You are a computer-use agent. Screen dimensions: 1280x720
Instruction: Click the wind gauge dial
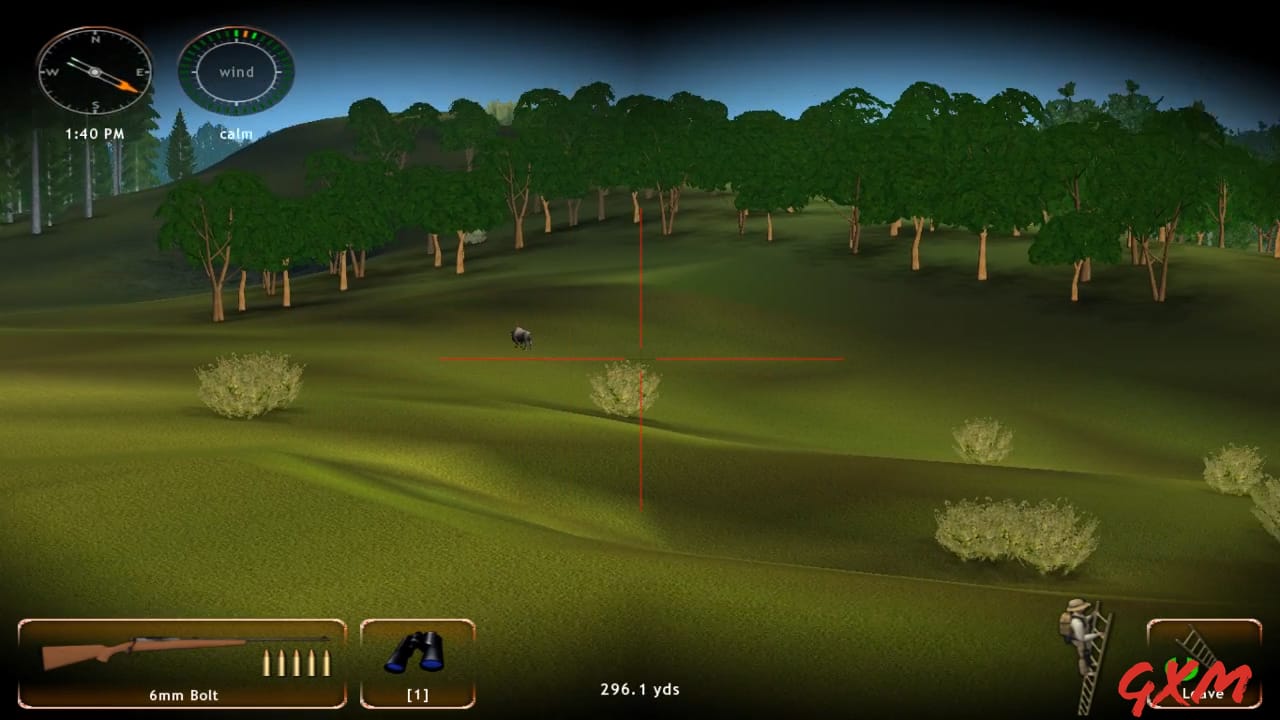(235, 70)
